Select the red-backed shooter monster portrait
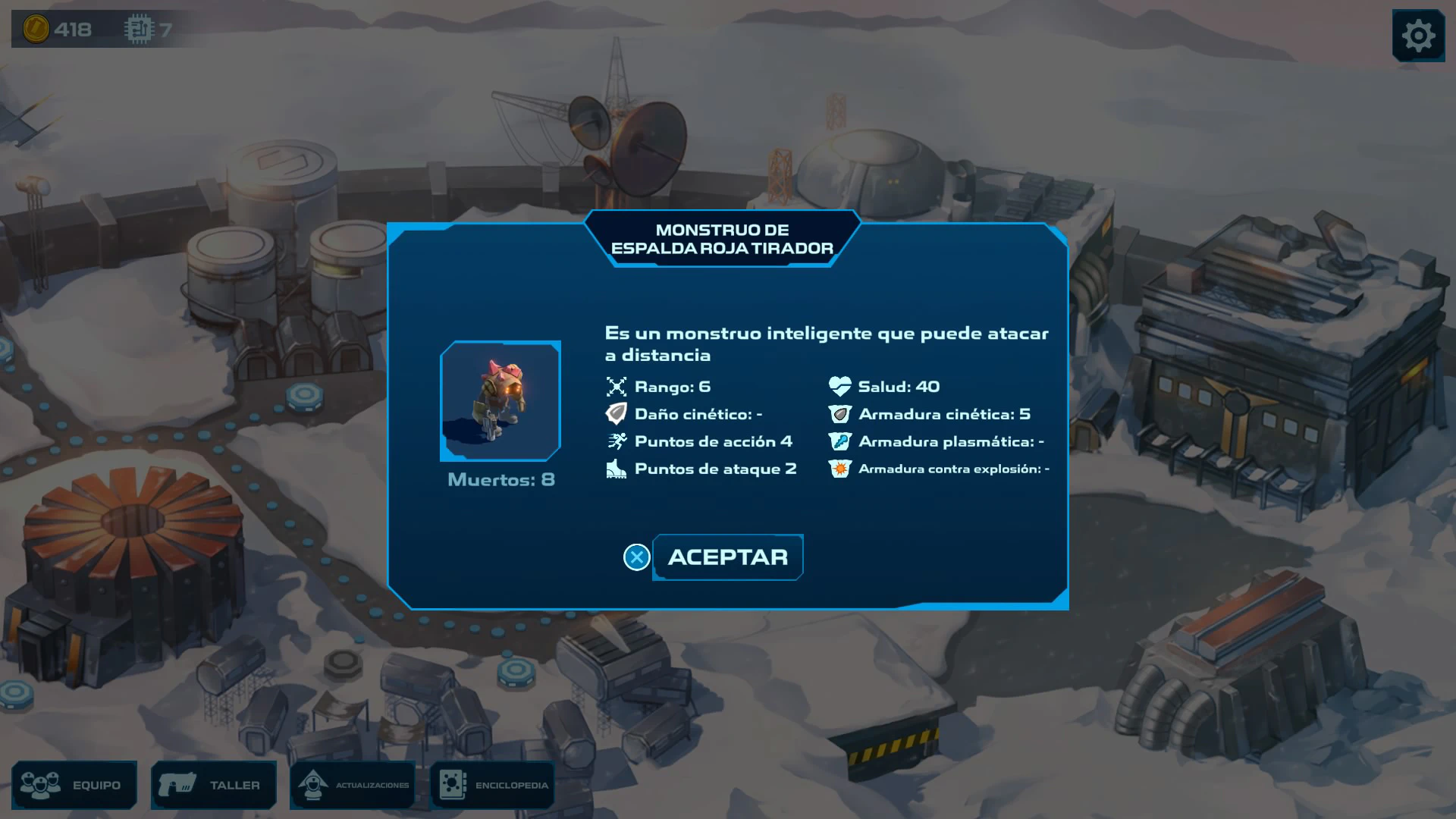1456x819 pixels. 500,401
